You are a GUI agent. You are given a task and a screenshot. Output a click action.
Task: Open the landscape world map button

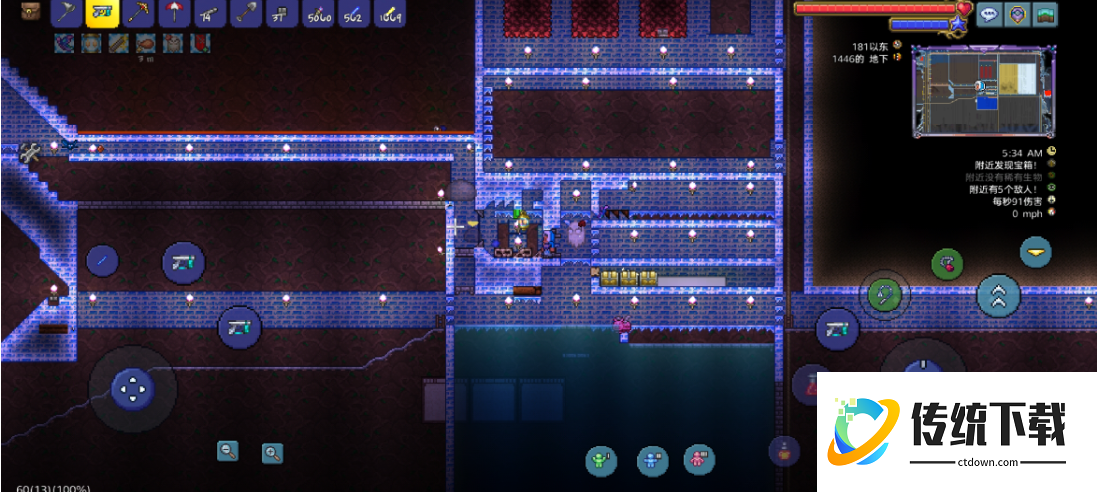click(x=1046, y=15)
